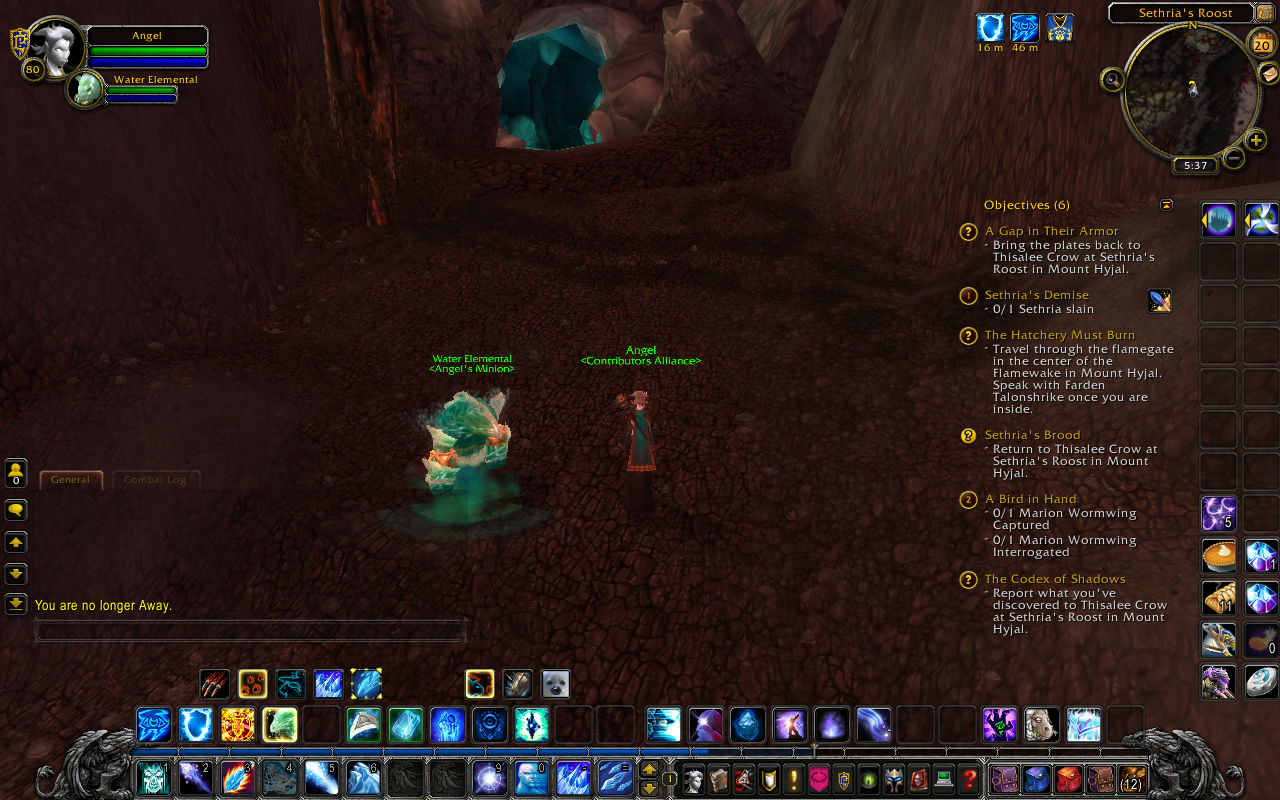Toggle Waterbolt autocast on the pet bar

coord(365,683)
